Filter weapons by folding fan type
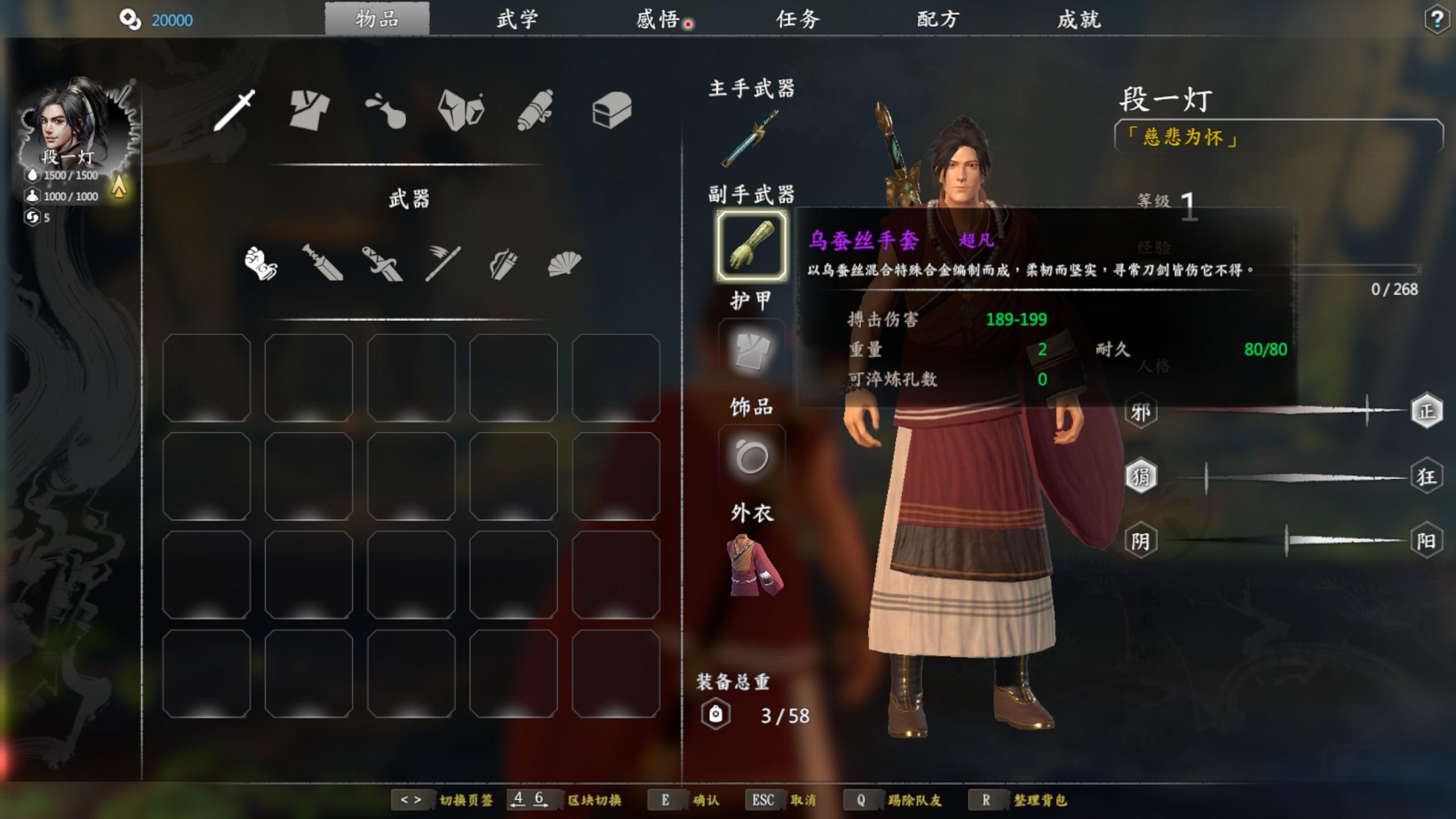Image resolution: width=1456 pixels, height=819 pixels. click(x=564, y=263)
